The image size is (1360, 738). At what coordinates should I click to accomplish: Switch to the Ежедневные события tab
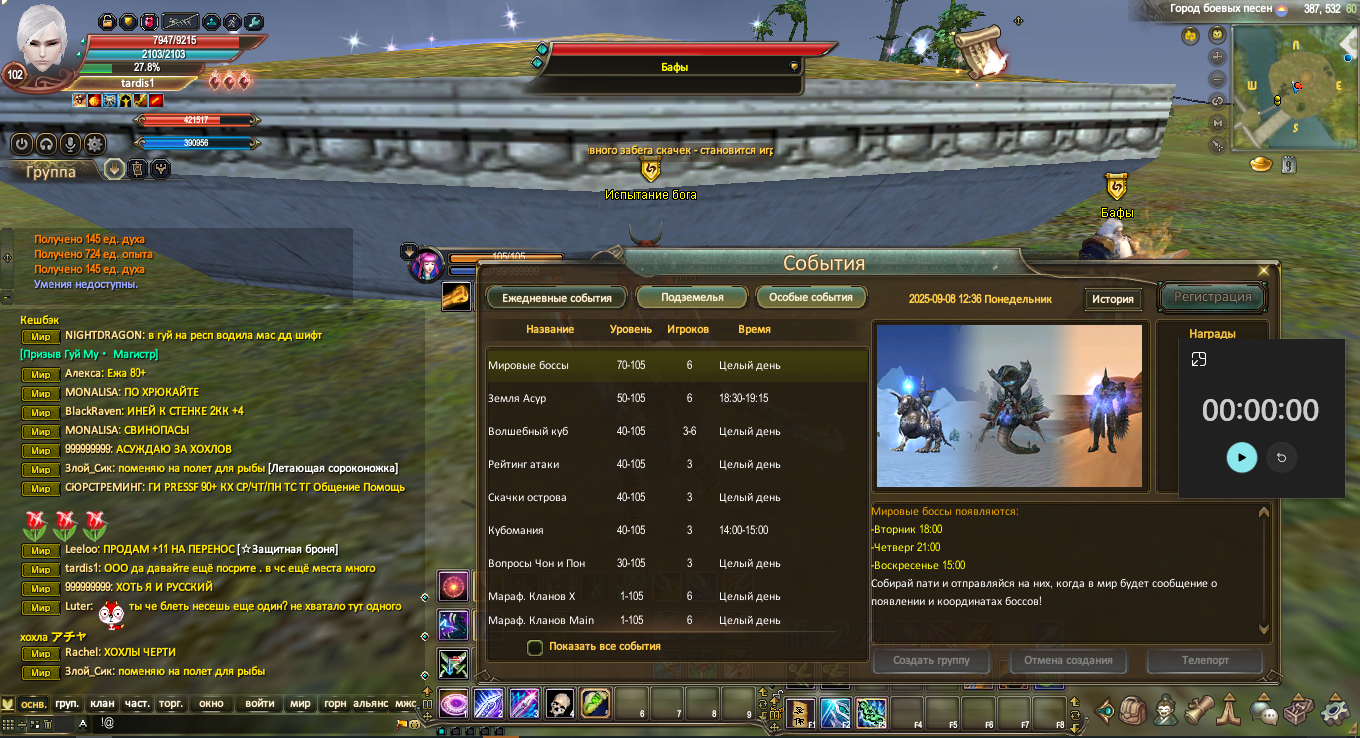click(556, 298)
